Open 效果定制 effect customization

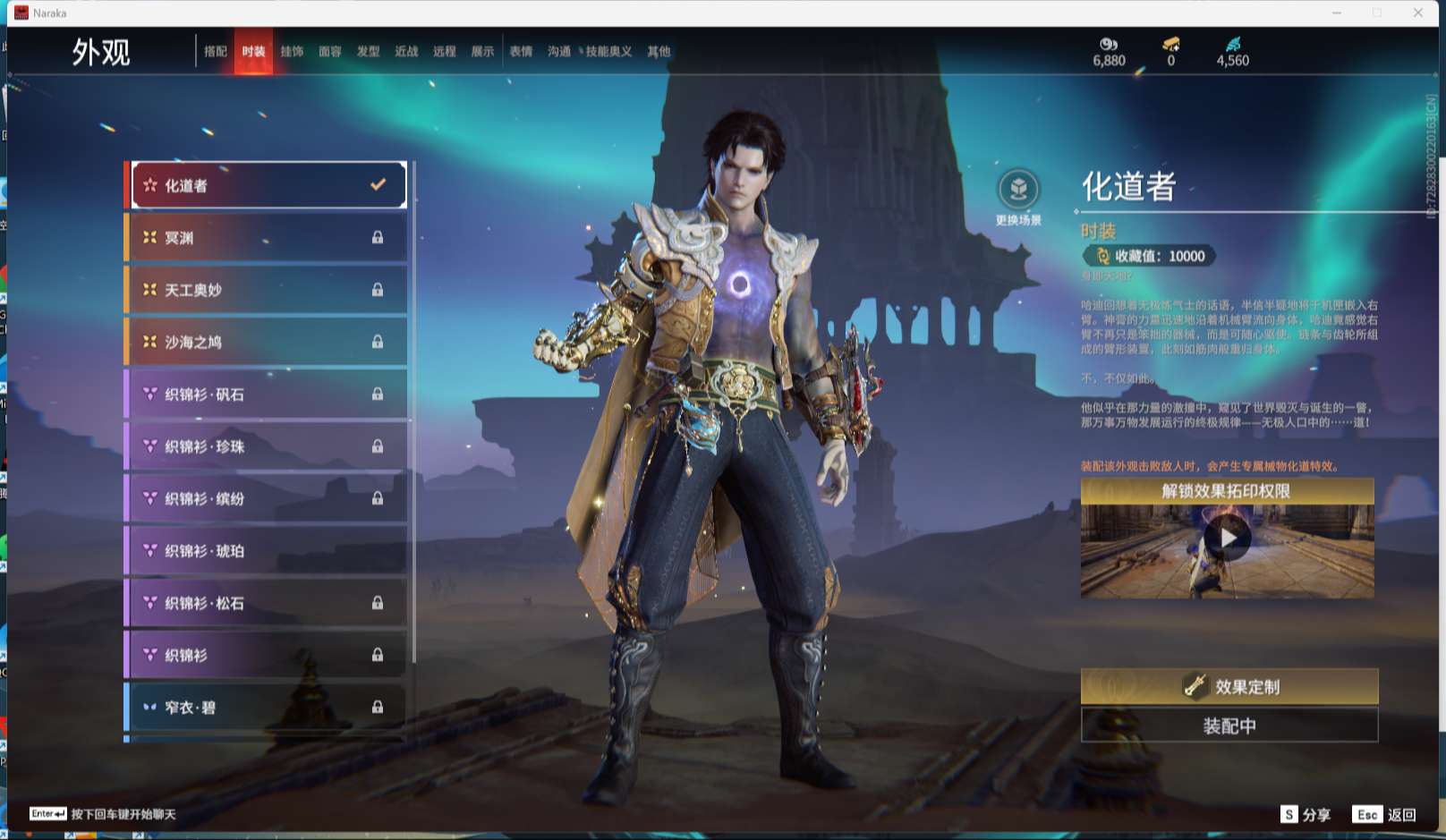(1229, 686)
